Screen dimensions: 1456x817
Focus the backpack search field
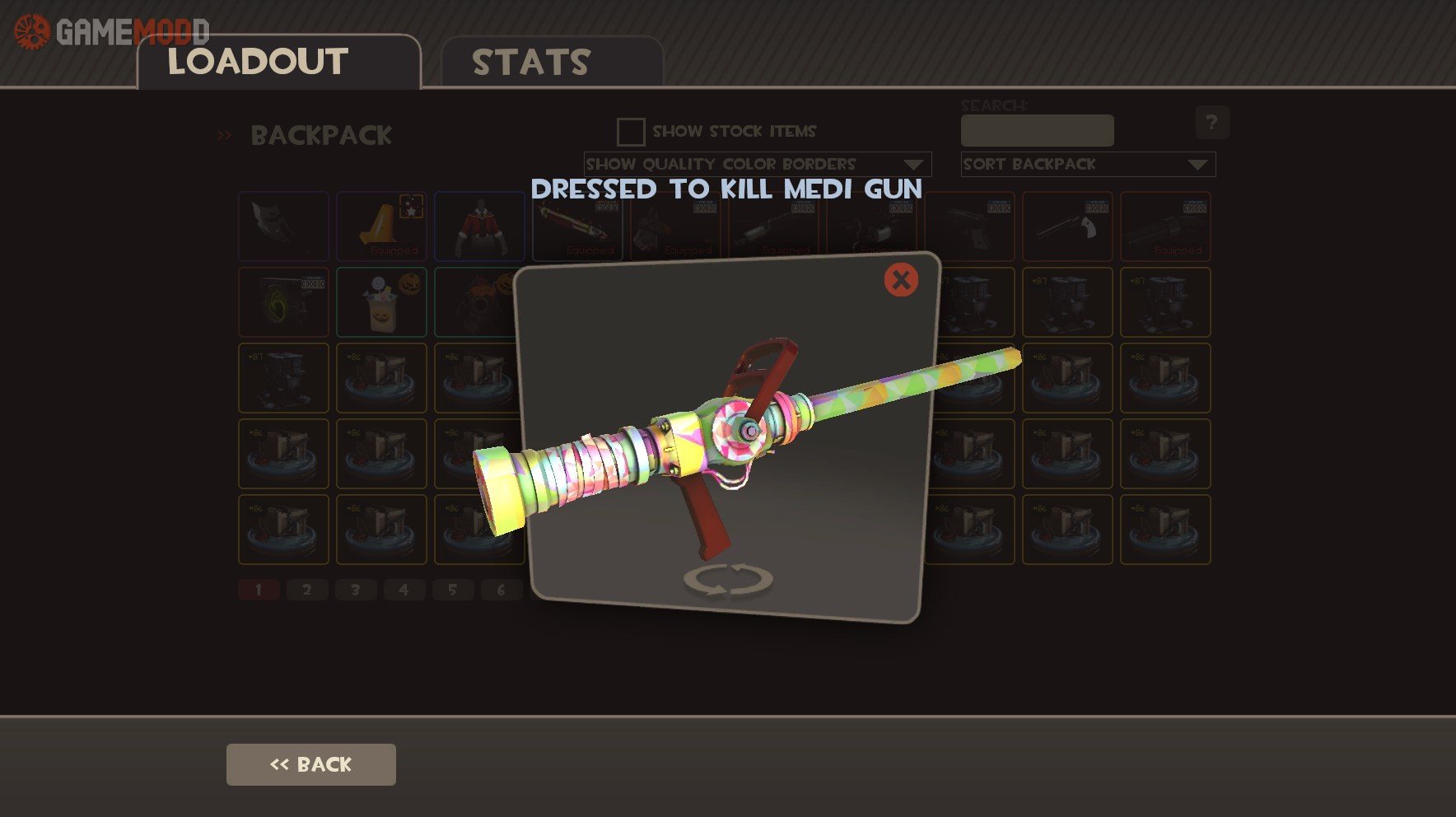tap(1037, 131)
